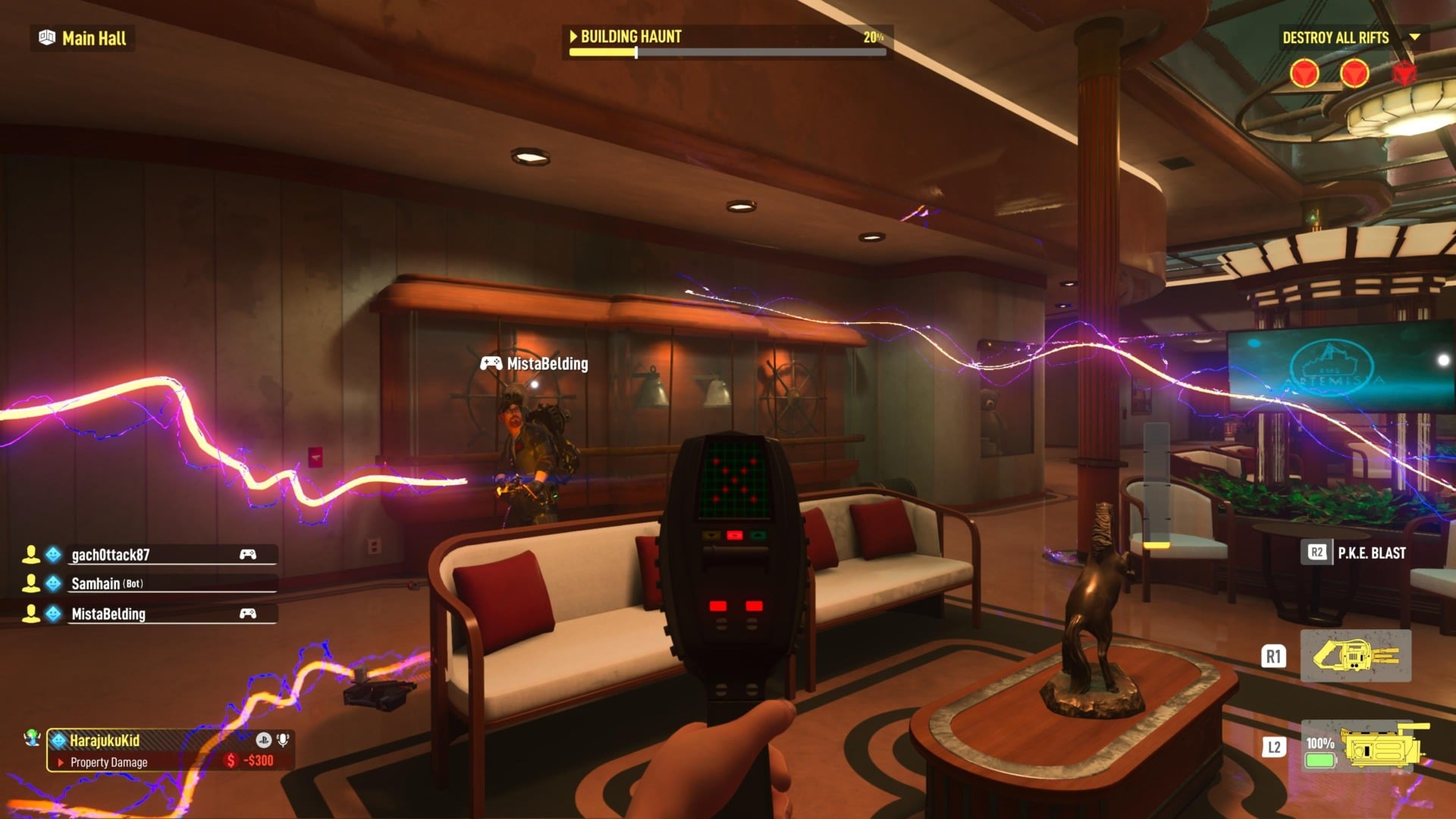Choose MistaBelding in the team list
Screen dimensions: 1456x819
(108, 614)
